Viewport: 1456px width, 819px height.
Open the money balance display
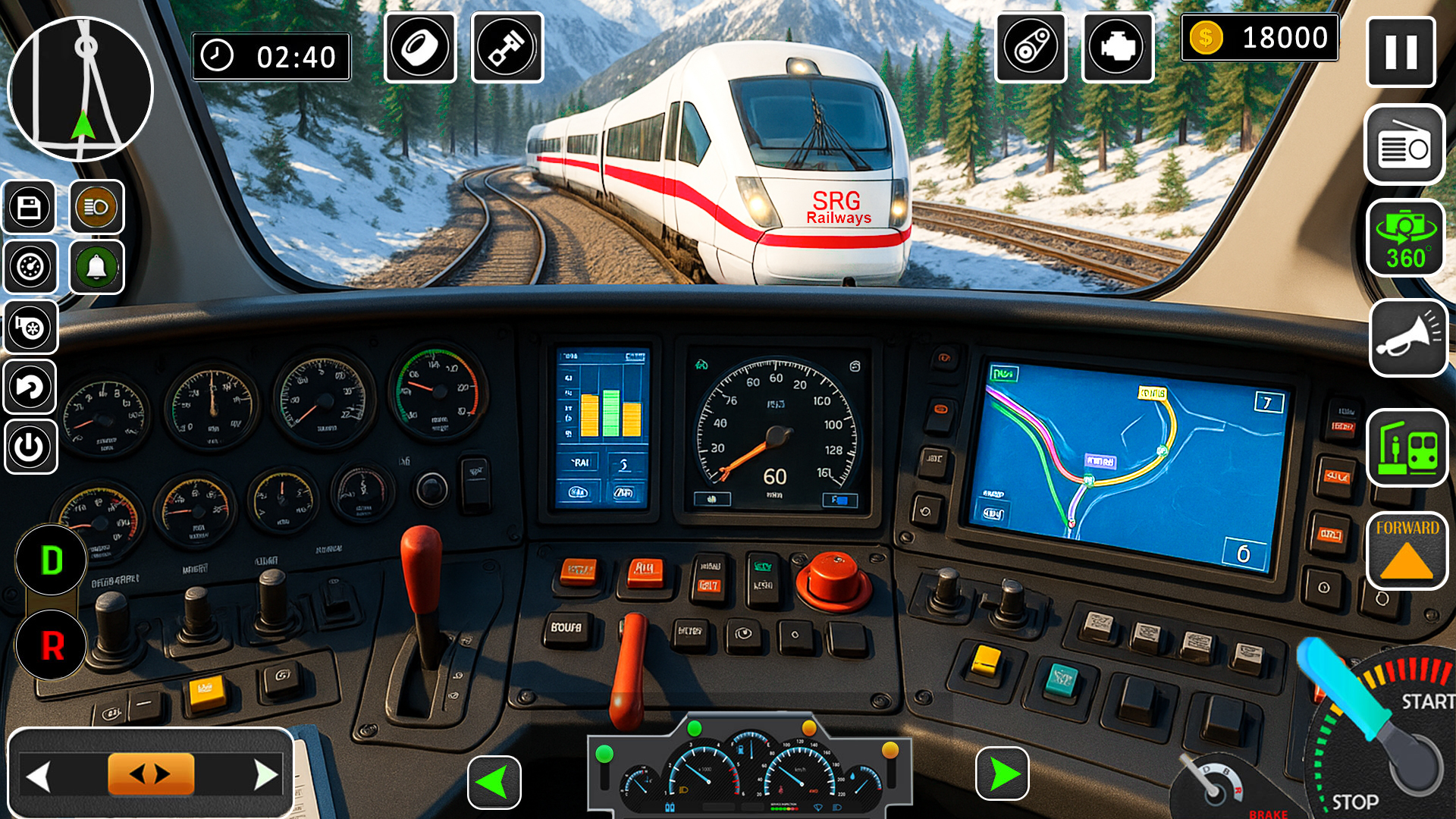click(1261, 36)
